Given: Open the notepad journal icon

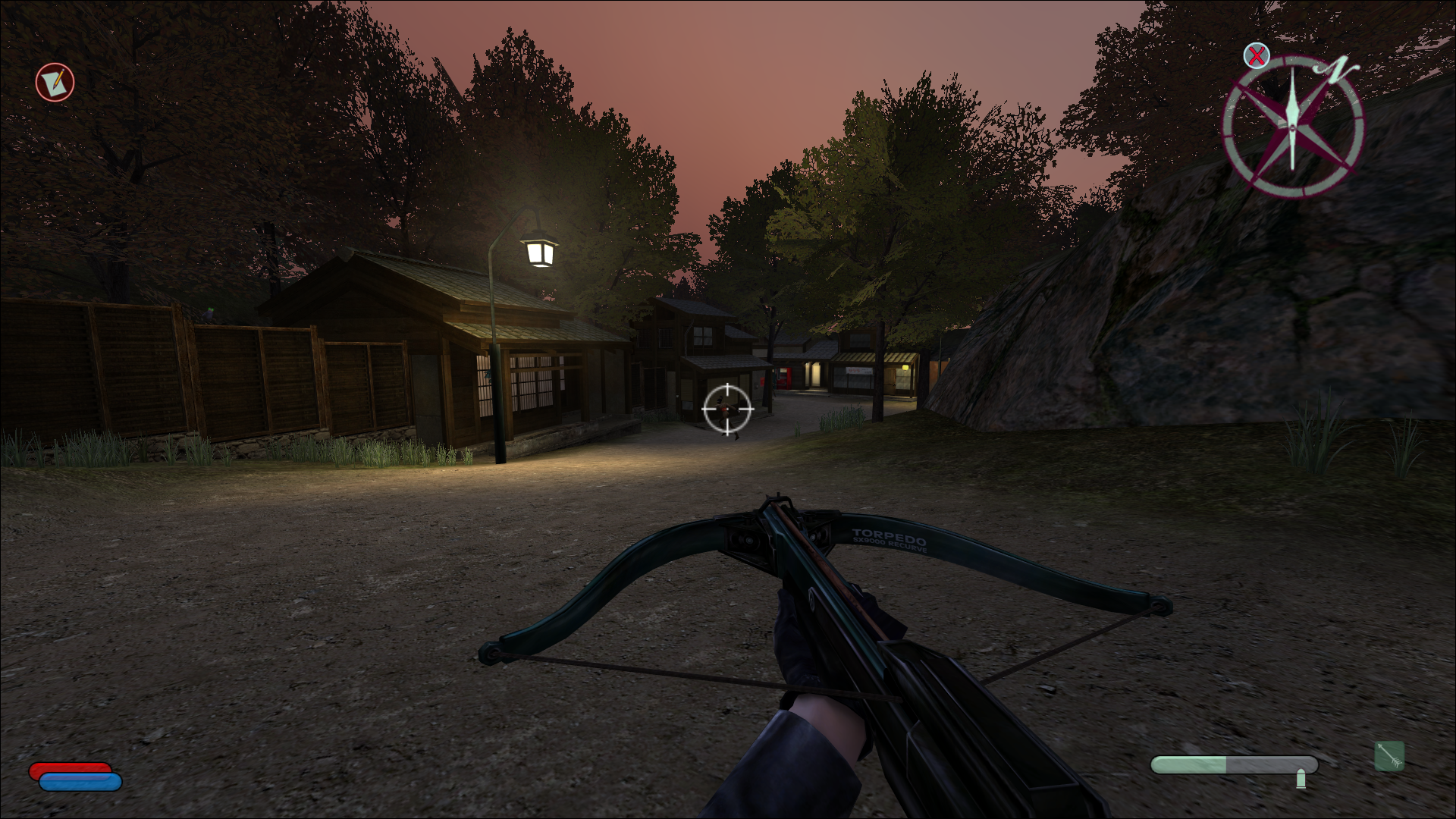Looking at the screenshot, I should (55, 82).
